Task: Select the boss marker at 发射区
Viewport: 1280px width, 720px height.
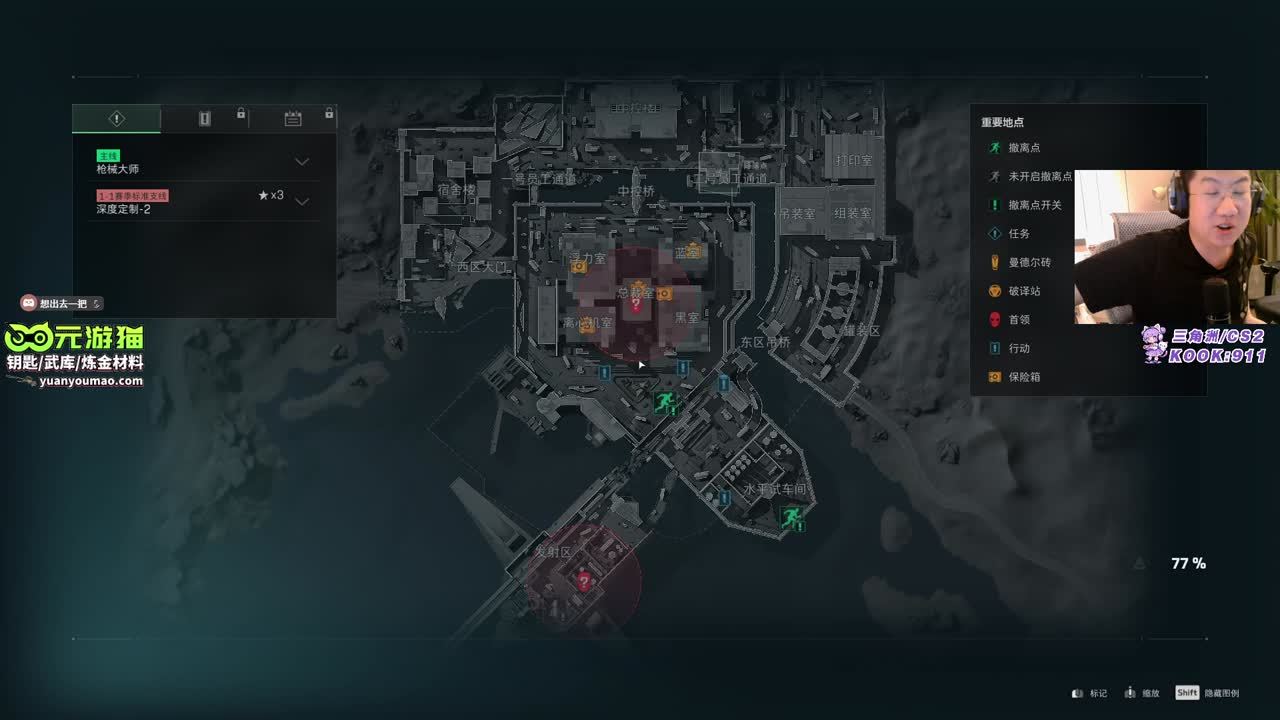Action: [584, 581]
